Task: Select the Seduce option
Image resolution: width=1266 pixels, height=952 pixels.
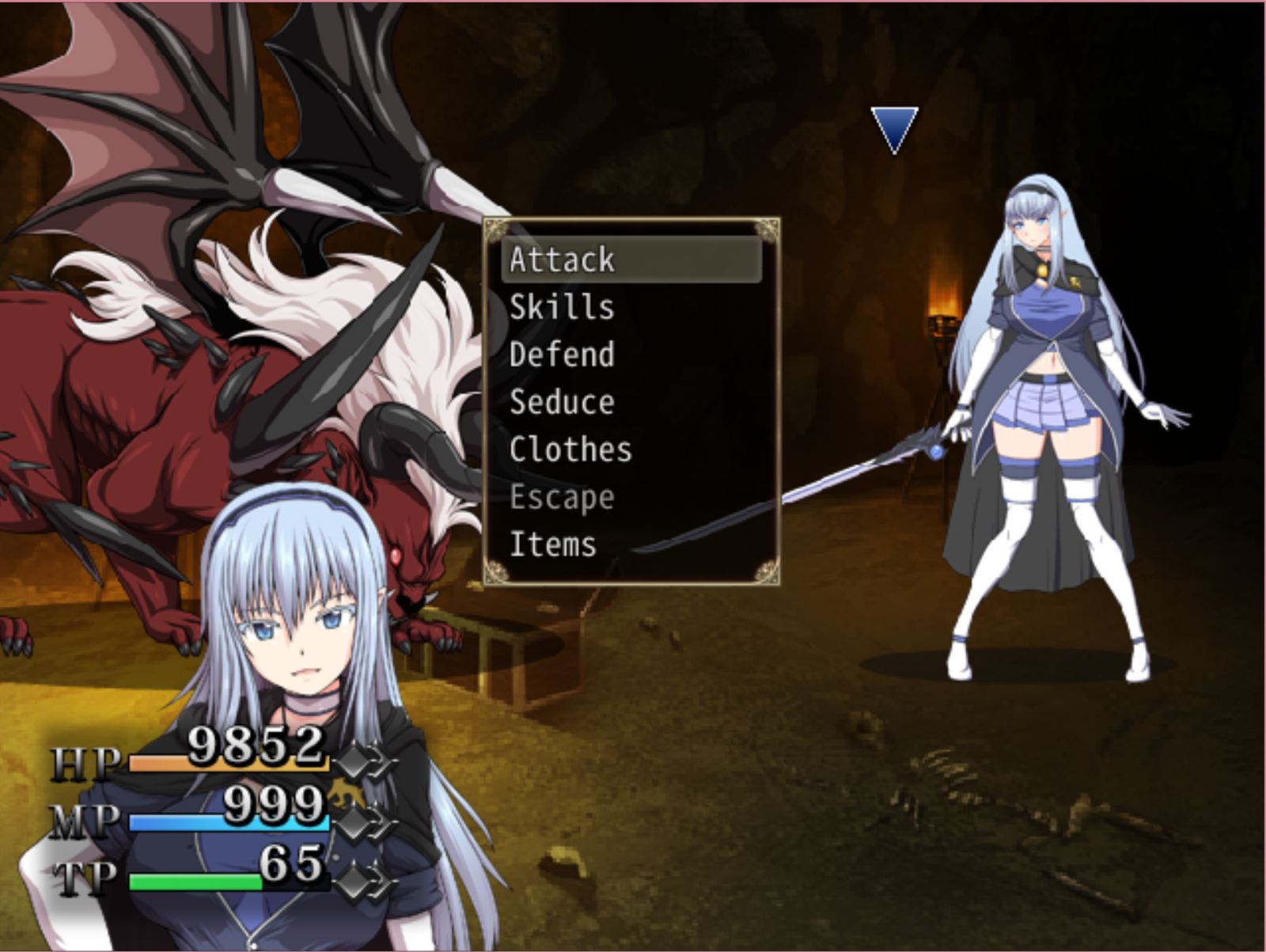Action: click(562, 402)
